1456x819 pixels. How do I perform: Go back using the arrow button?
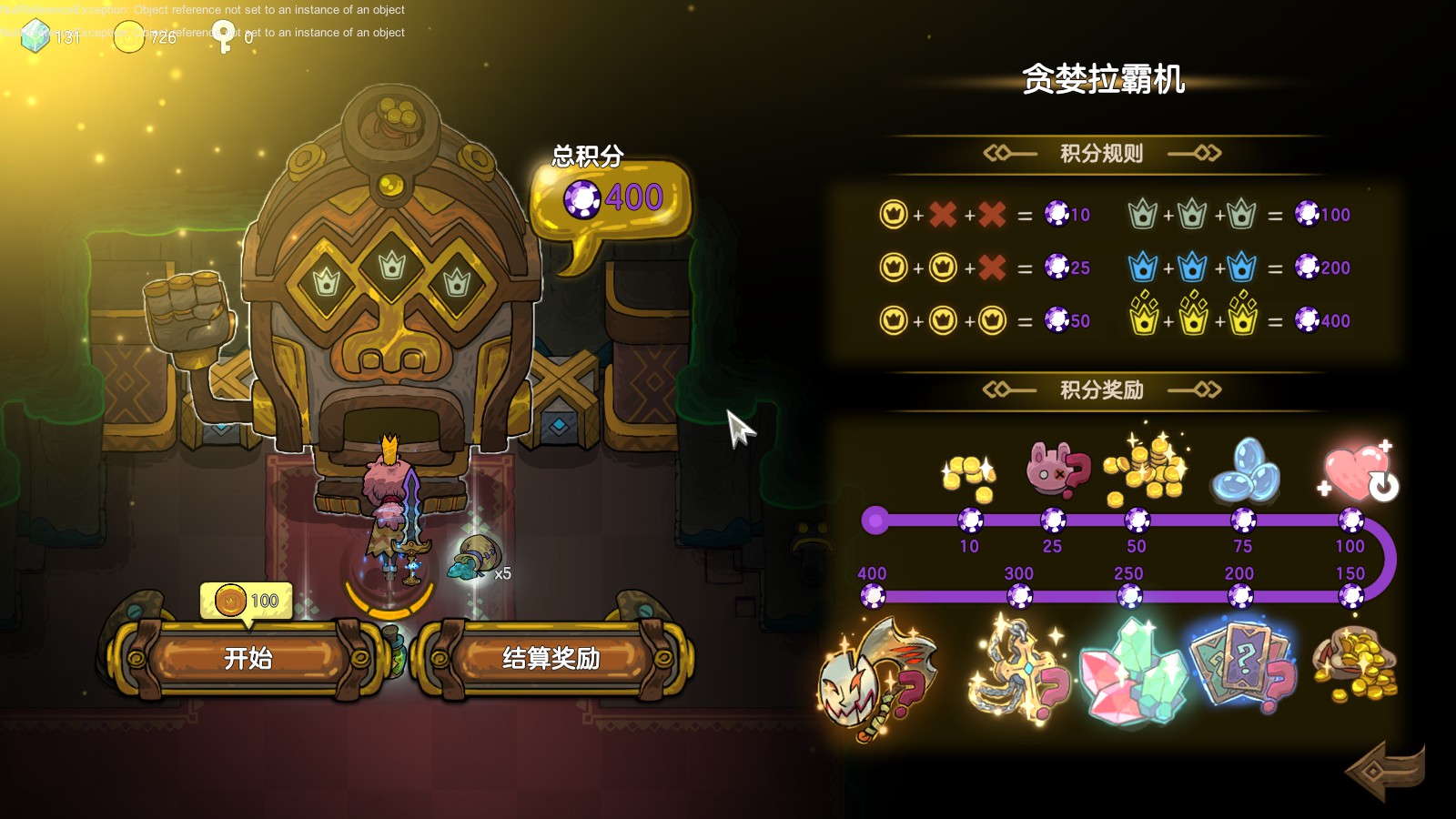1384,771
